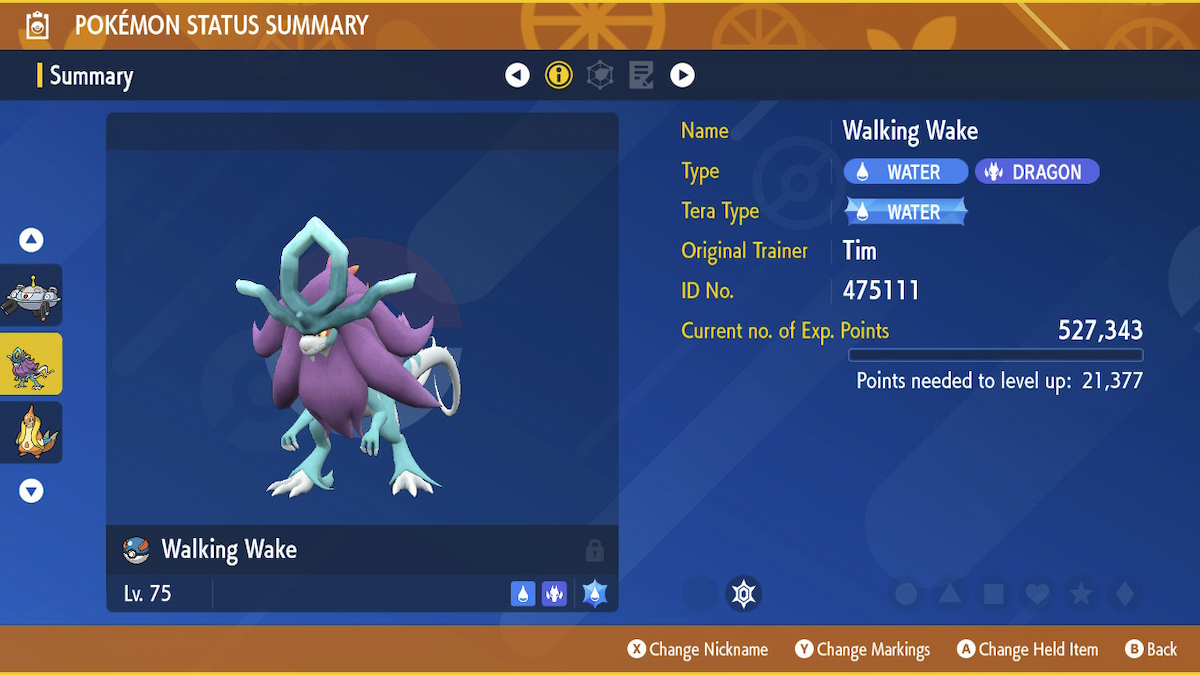Click the up arrow above party list
This screenshot has width=1200, height=675.
point(32,240)
